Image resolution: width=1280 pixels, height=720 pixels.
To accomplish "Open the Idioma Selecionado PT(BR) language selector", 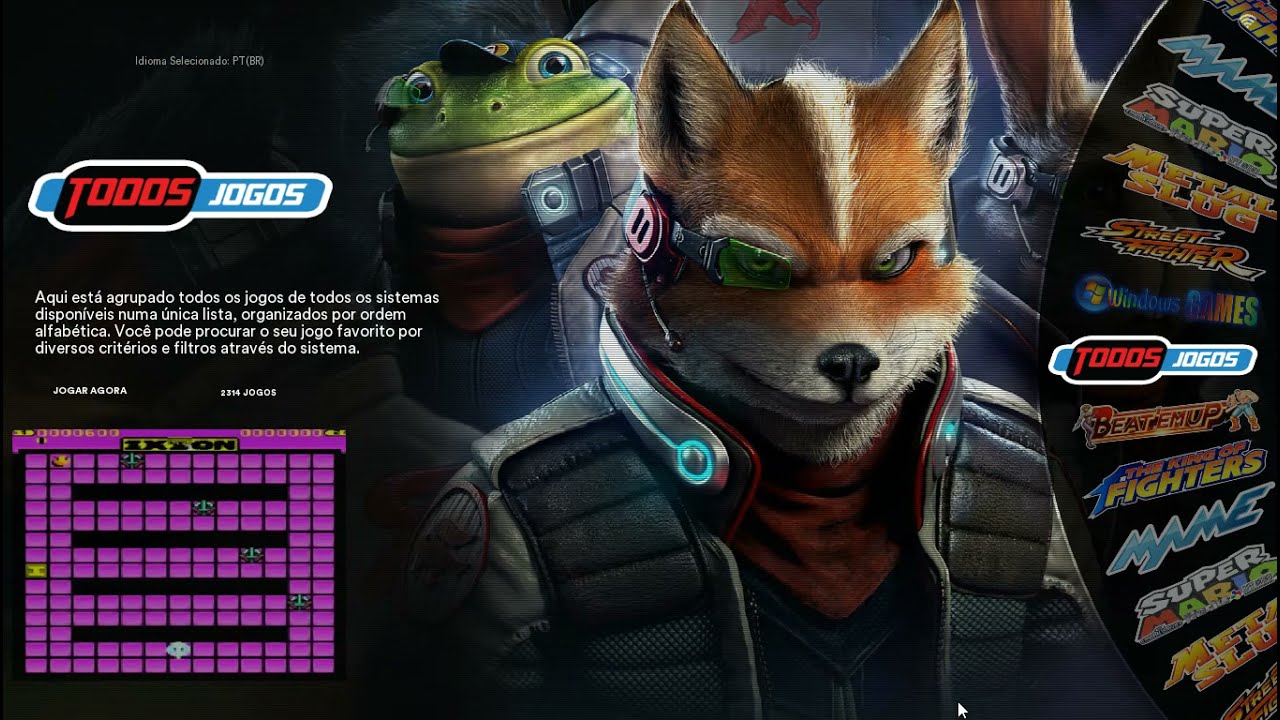I will pyautogui.click(x=198, y=60).
